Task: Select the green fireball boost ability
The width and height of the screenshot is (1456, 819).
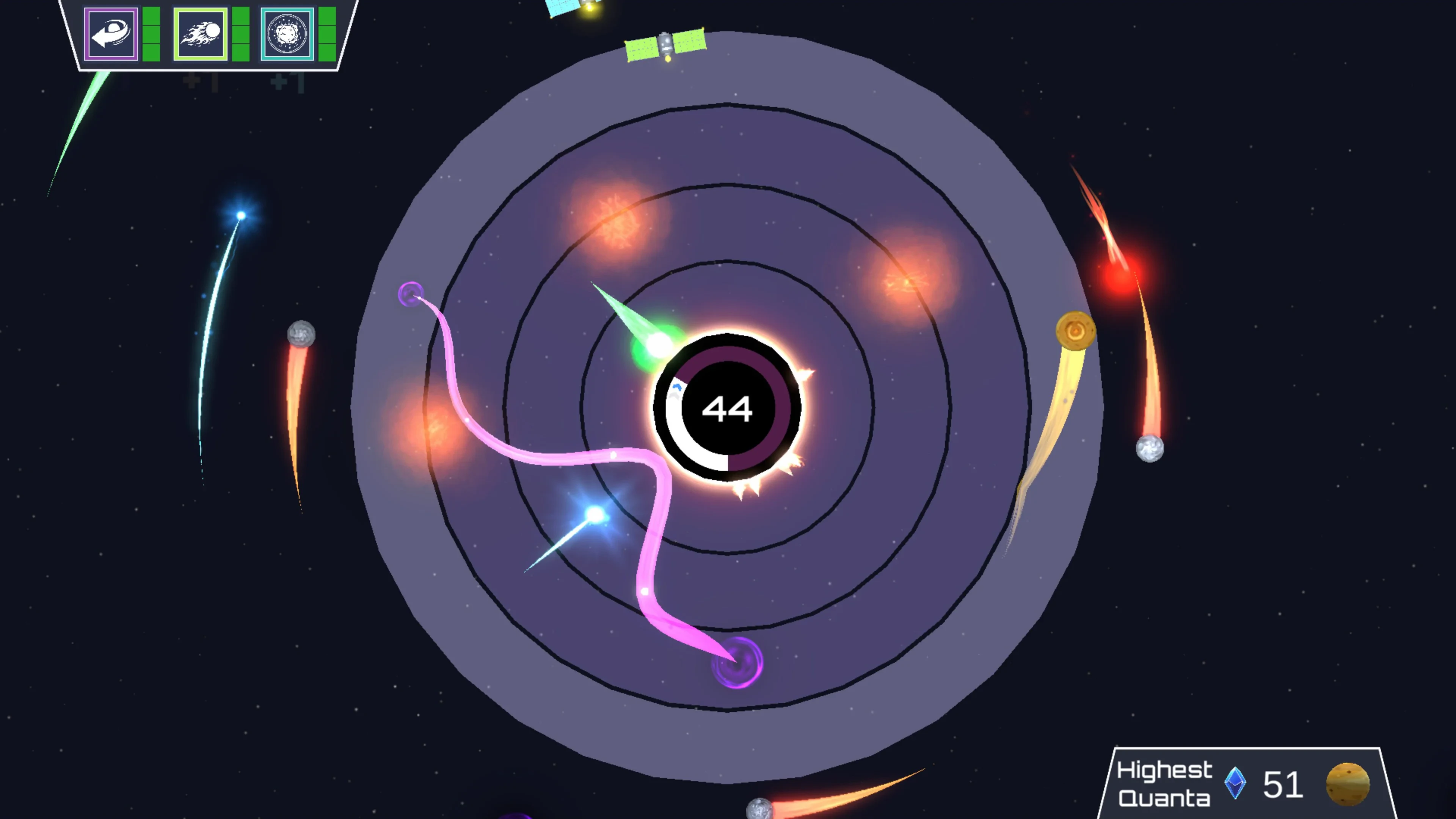Action: [201, 34]
